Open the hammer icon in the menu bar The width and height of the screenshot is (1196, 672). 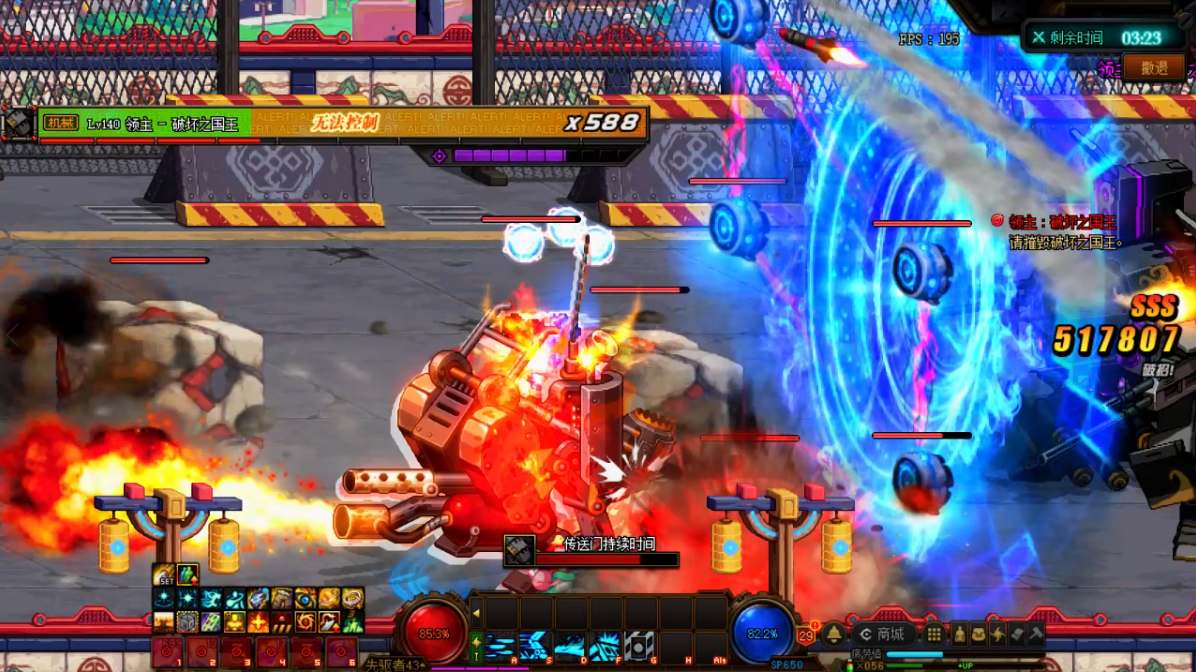tap(1037, 634)
